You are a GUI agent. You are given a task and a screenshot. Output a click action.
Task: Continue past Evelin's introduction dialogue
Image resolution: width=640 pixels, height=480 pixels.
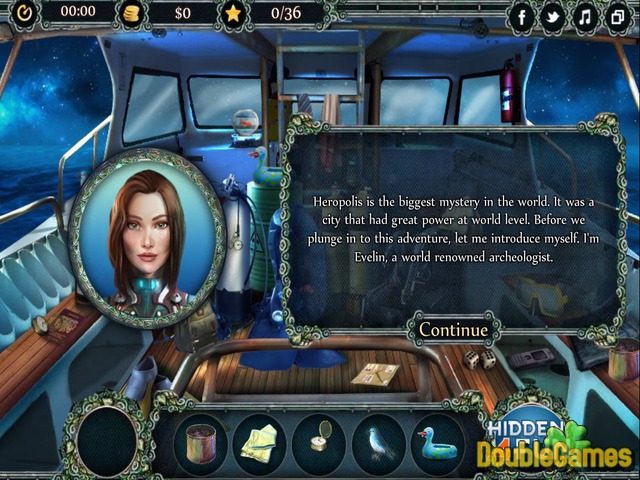point(453,330)
